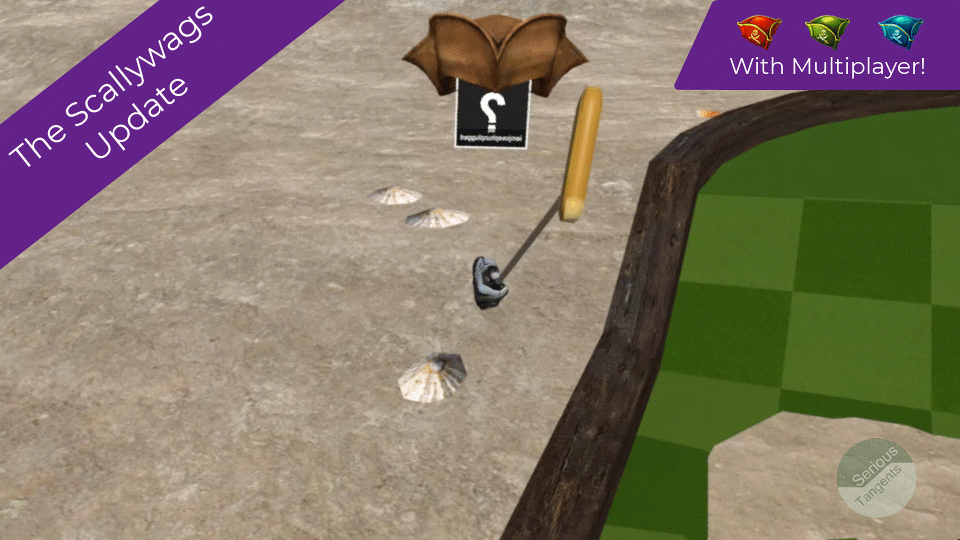This screenshot has width=960, height=540.
Task: Open the Serious Tangents logo badge
Action: 877,478
